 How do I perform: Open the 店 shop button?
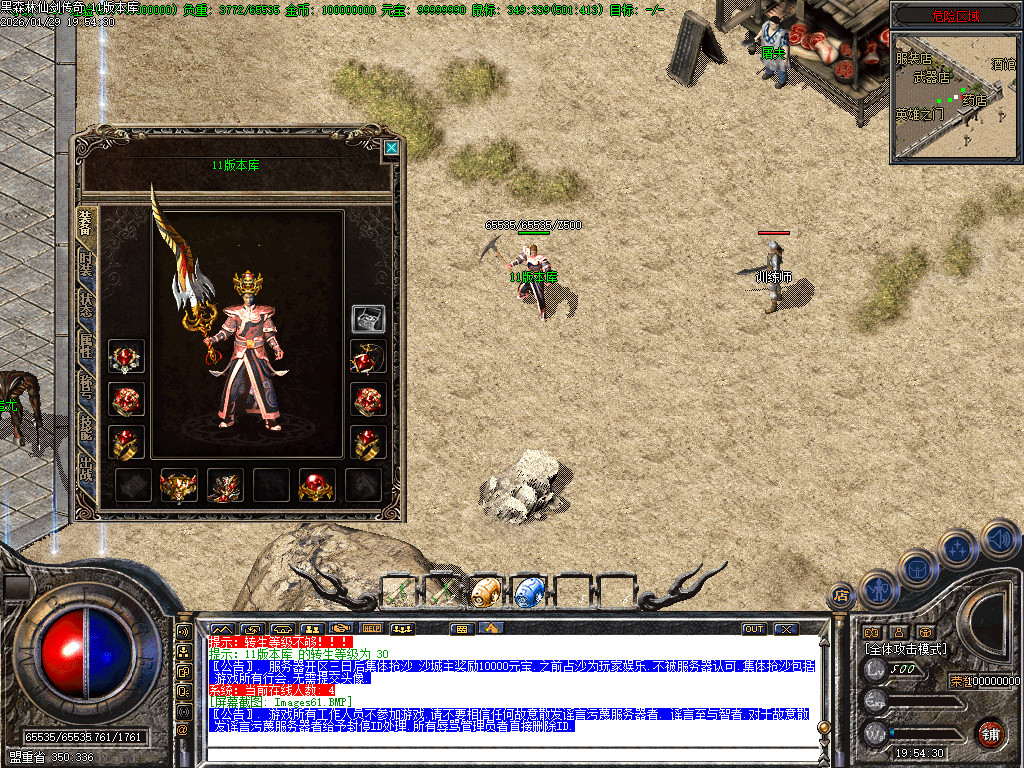841,597
